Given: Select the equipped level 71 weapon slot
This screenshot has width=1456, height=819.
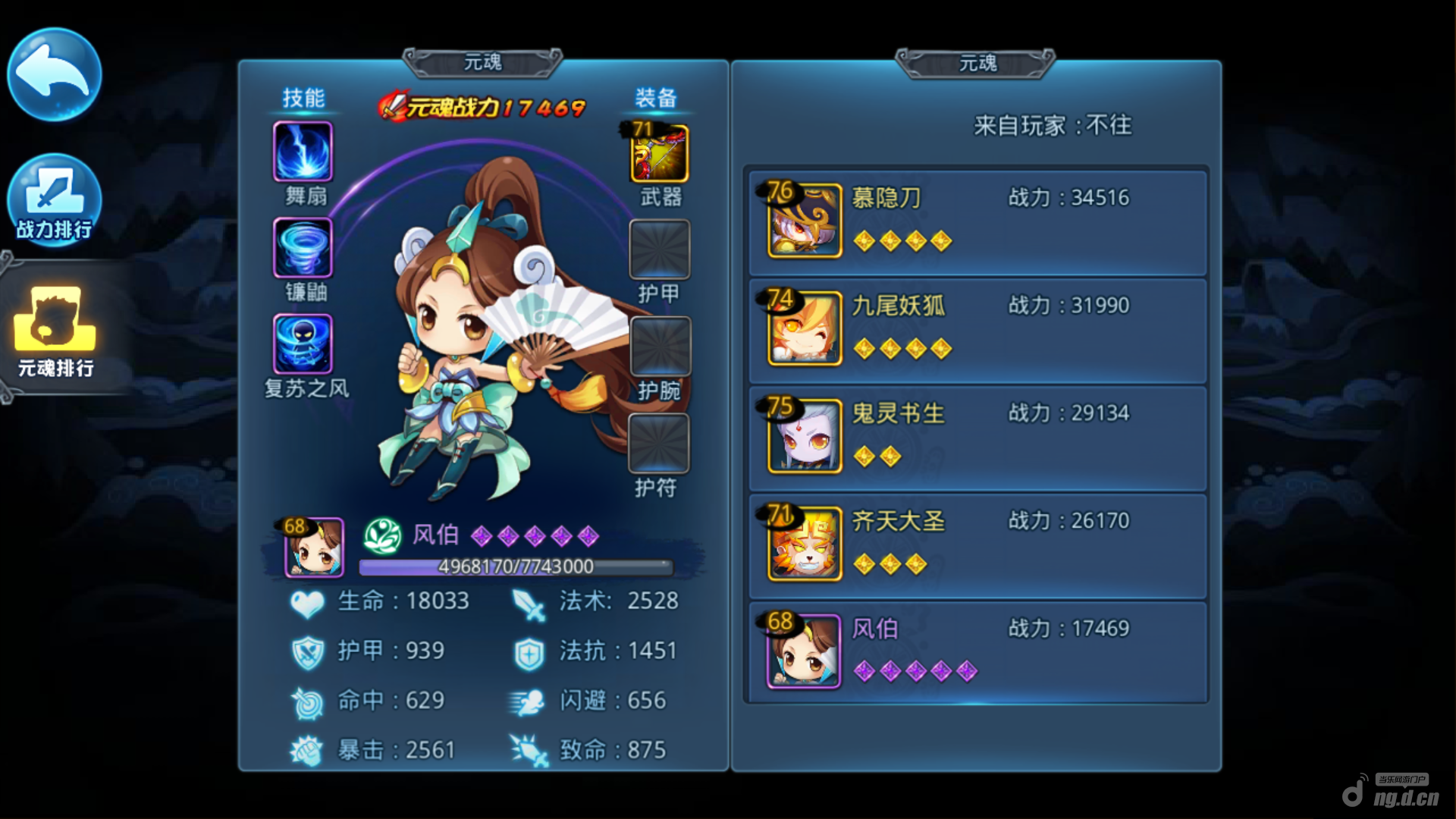Looking at the screenshot, I should [659, 154].
